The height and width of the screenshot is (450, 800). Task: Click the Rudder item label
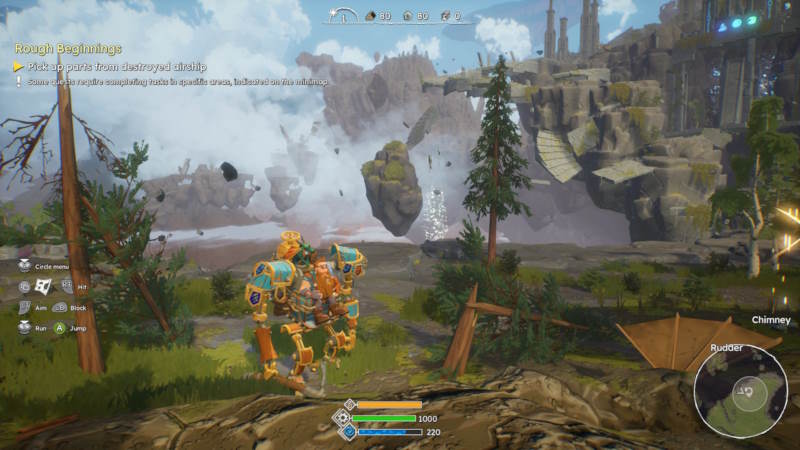(x=726, y=347)
